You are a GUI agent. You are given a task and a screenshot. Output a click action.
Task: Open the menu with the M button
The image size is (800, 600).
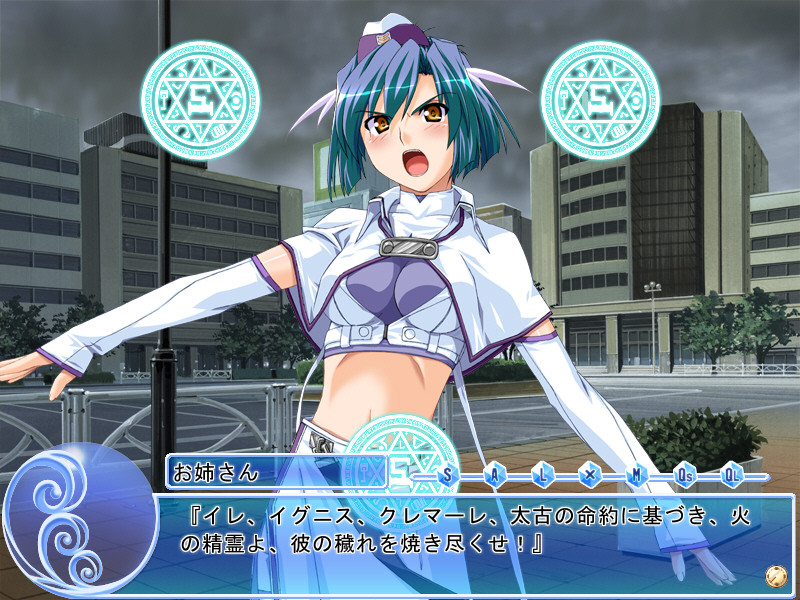tap(637, 475)
